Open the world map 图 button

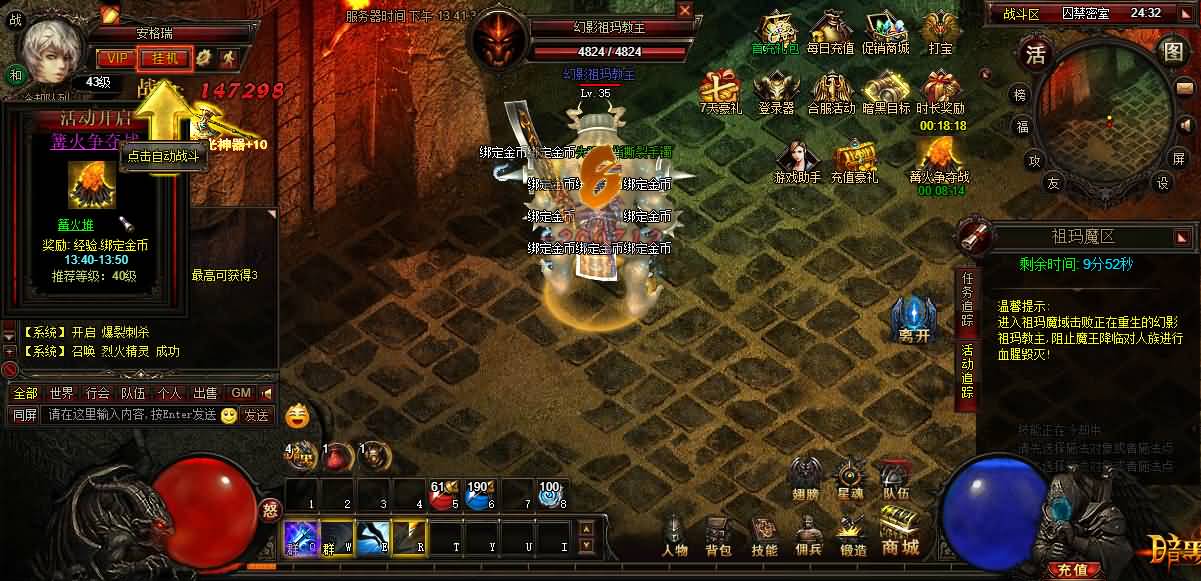point(1172,51)
